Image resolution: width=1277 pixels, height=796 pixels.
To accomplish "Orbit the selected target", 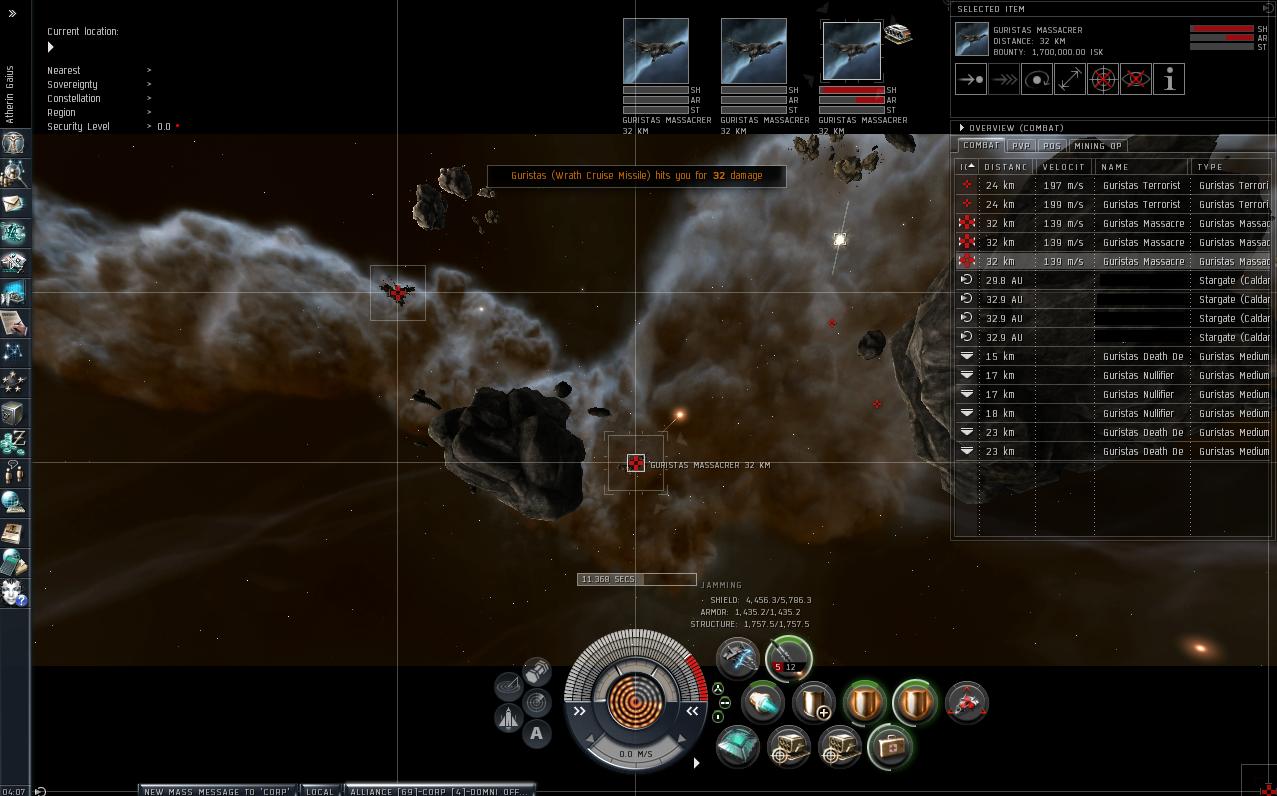I will pyautogui.click(x=1036, y=79).
